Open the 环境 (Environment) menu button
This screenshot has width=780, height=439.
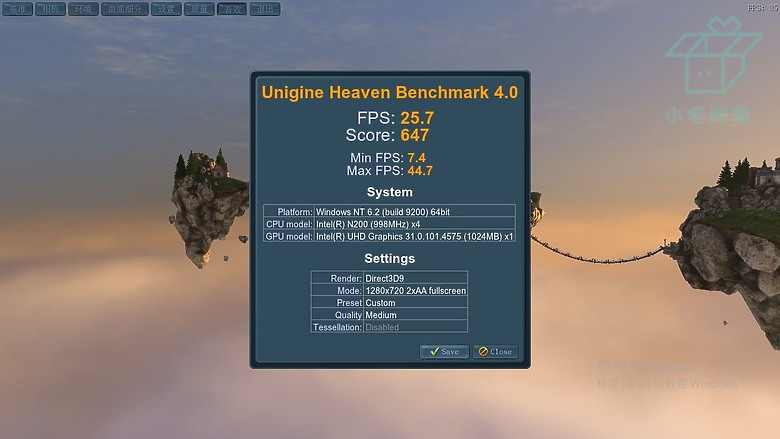coord(82,9)
